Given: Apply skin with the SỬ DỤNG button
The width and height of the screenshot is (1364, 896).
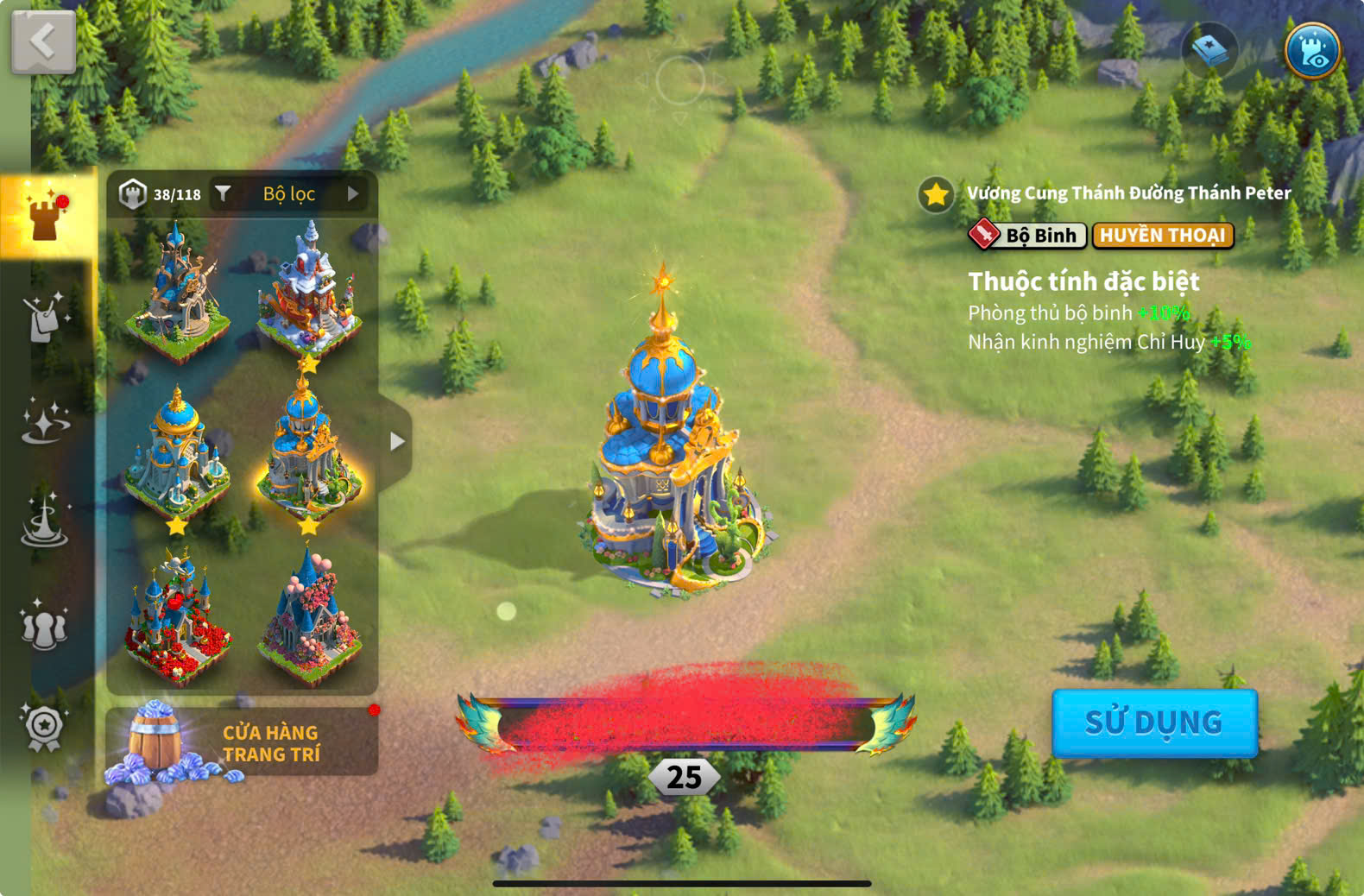Looking at the screenshot, I should pos(1153,722).
